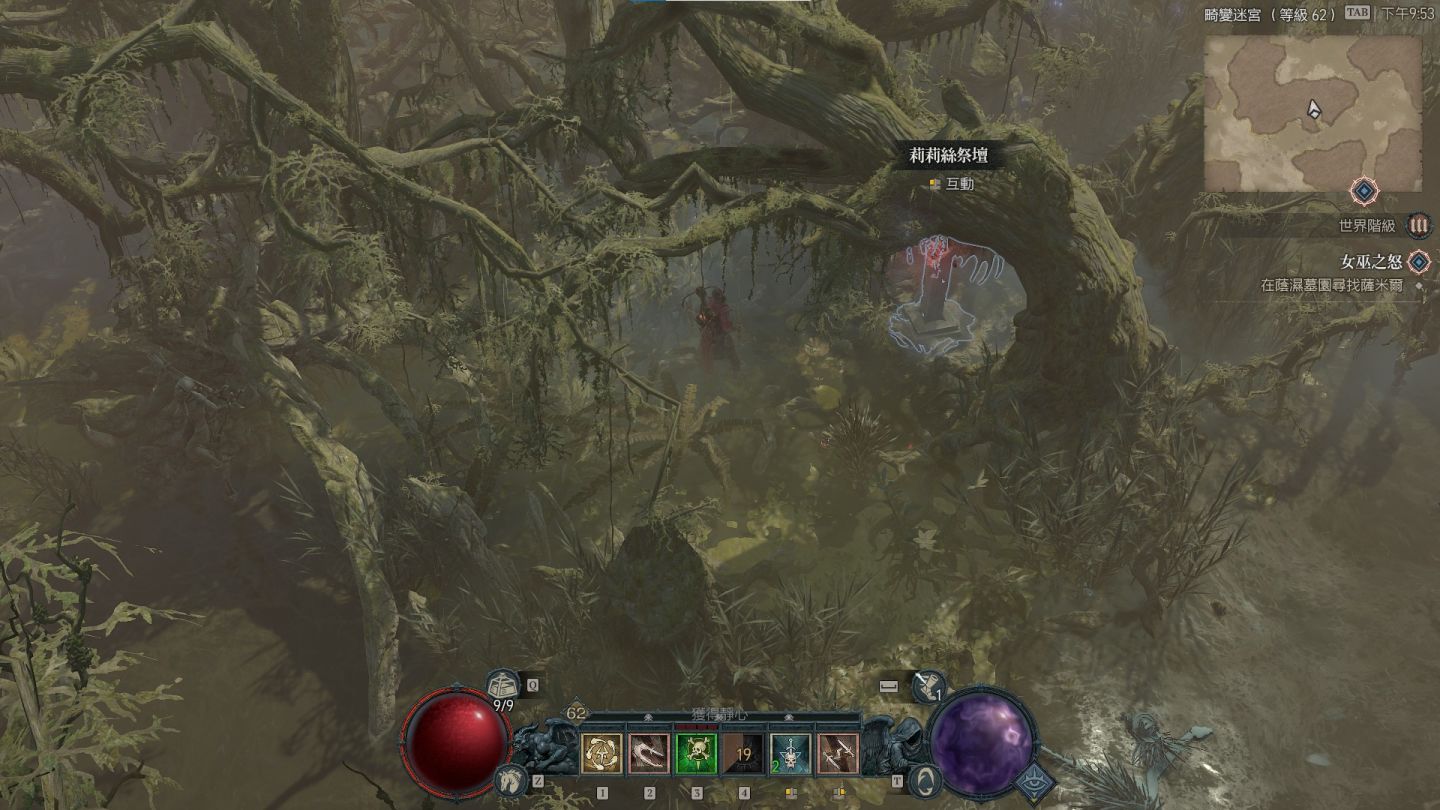Image resolution: width=1440 pixels, height=810 pixels.
Task: Interact with the 莉莉絲祭壇 prompt label
Action: pyautogui.click(x=949, y=155)
